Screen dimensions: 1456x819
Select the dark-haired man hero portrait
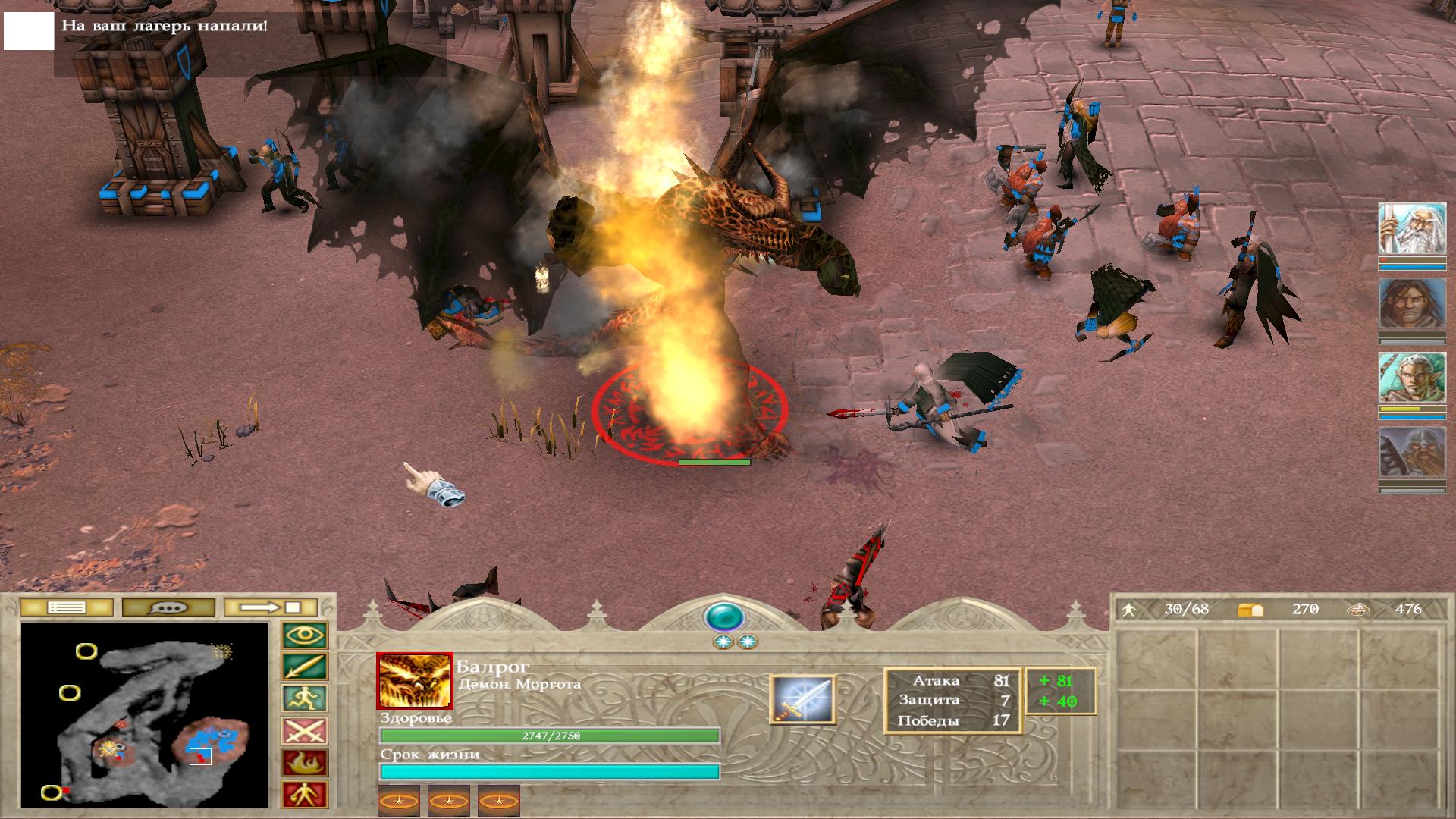(x=1412, y=303)
